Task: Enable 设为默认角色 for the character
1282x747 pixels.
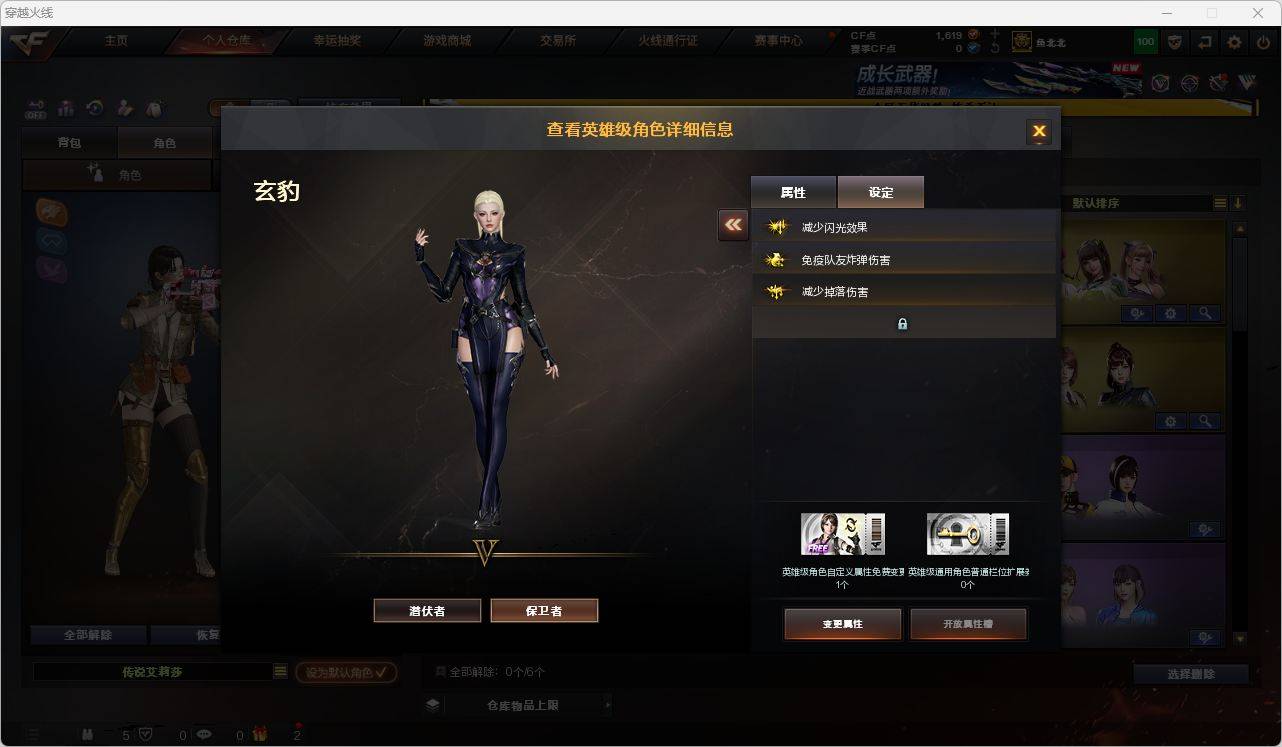Action: (345, 672)
